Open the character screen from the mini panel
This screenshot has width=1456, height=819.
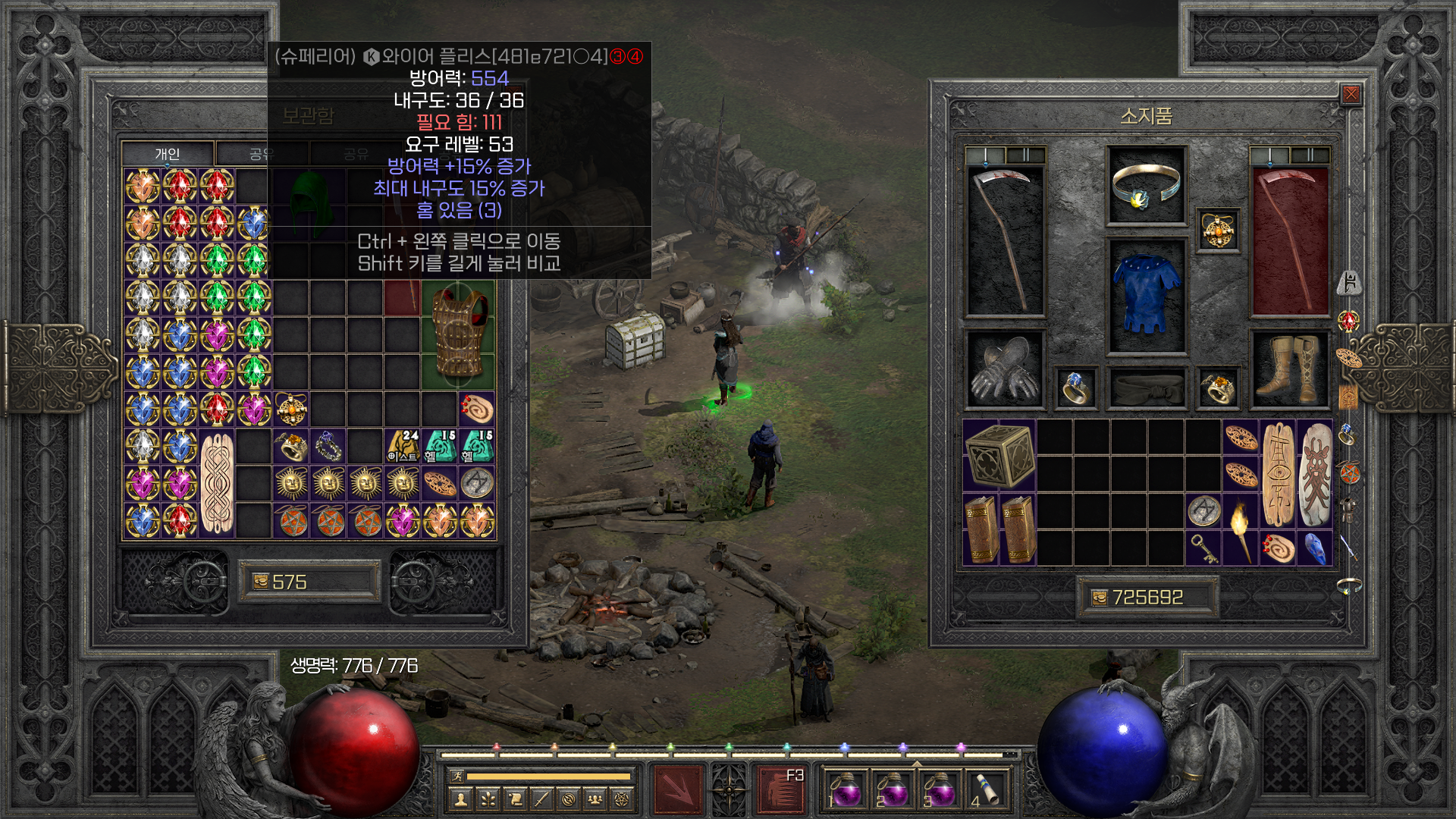pyautogui.click(x=460, y=799)
